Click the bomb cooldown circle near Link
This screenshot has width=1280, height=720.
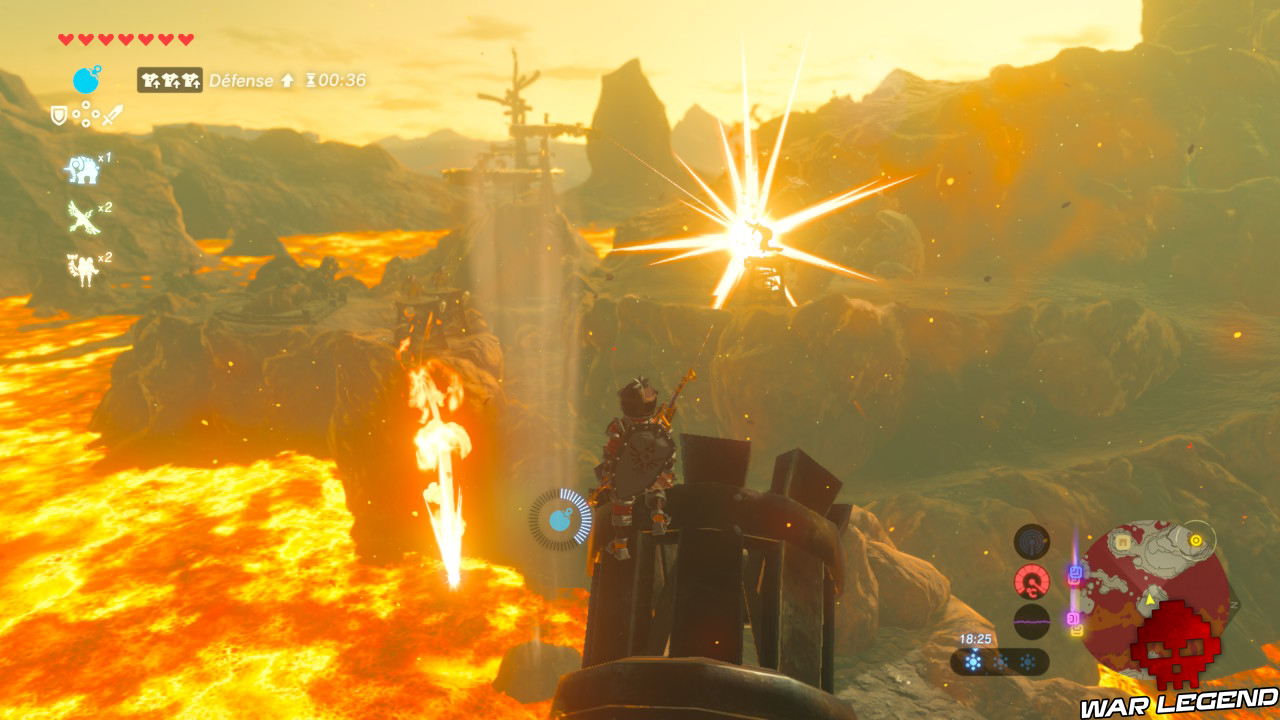[558, 519]
